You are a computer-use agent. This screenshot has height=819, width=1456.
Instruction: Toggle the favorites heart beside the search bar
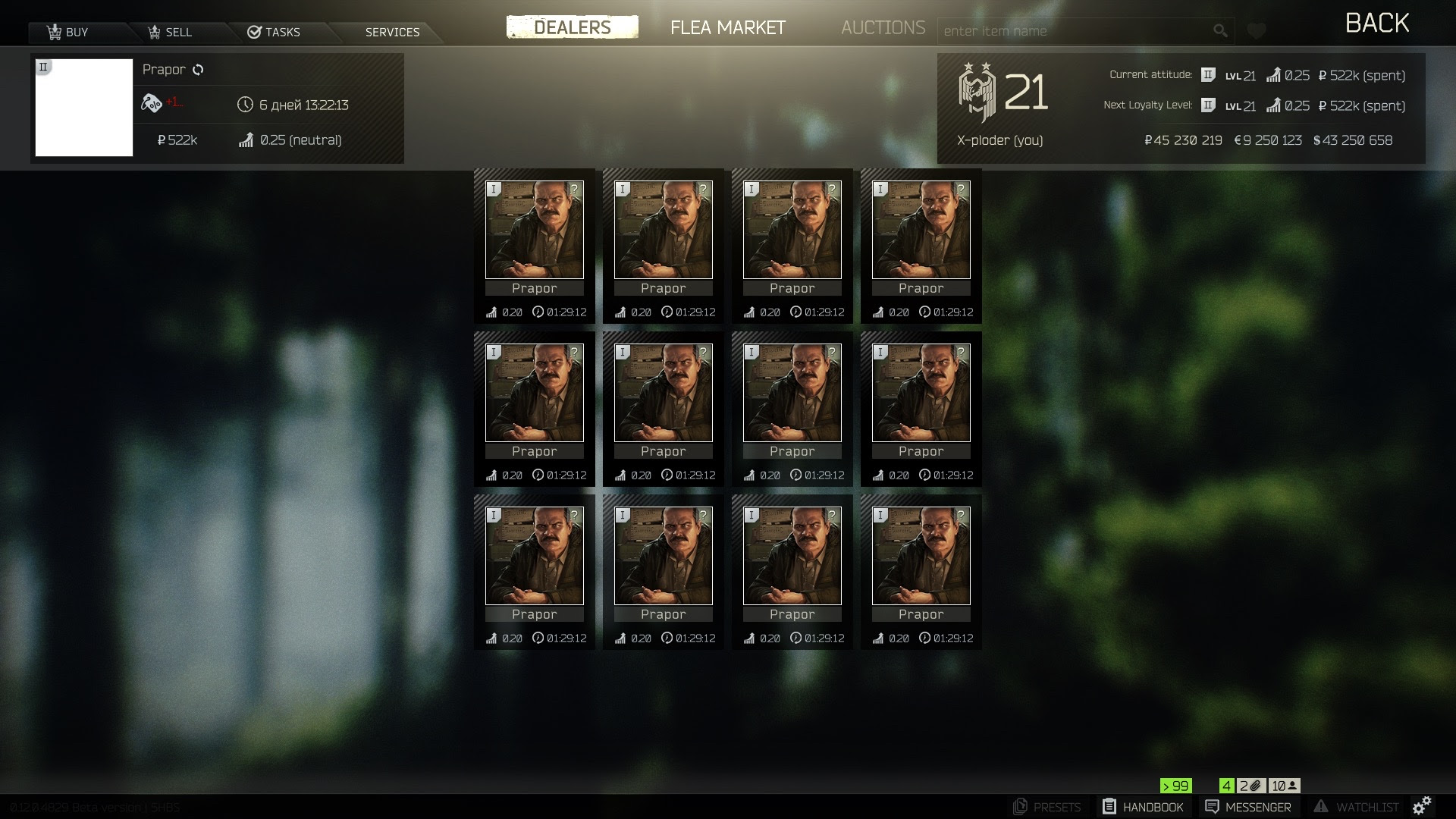coord(1257,30)
